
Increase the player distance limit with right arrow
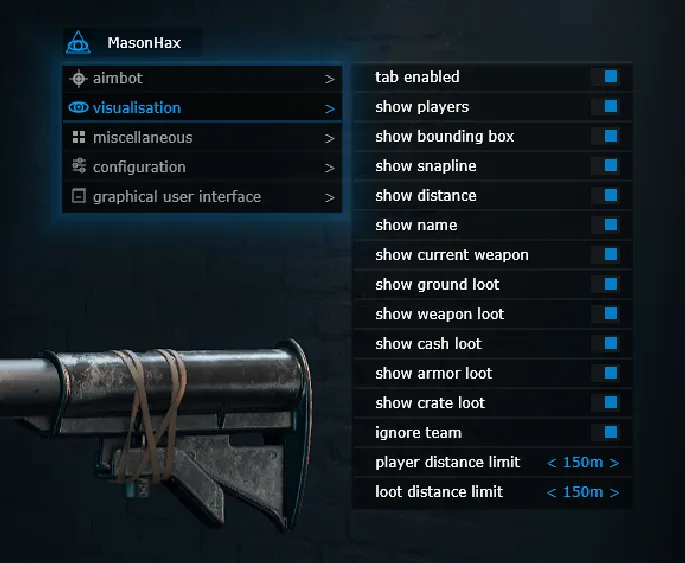[x=614, y=463]
